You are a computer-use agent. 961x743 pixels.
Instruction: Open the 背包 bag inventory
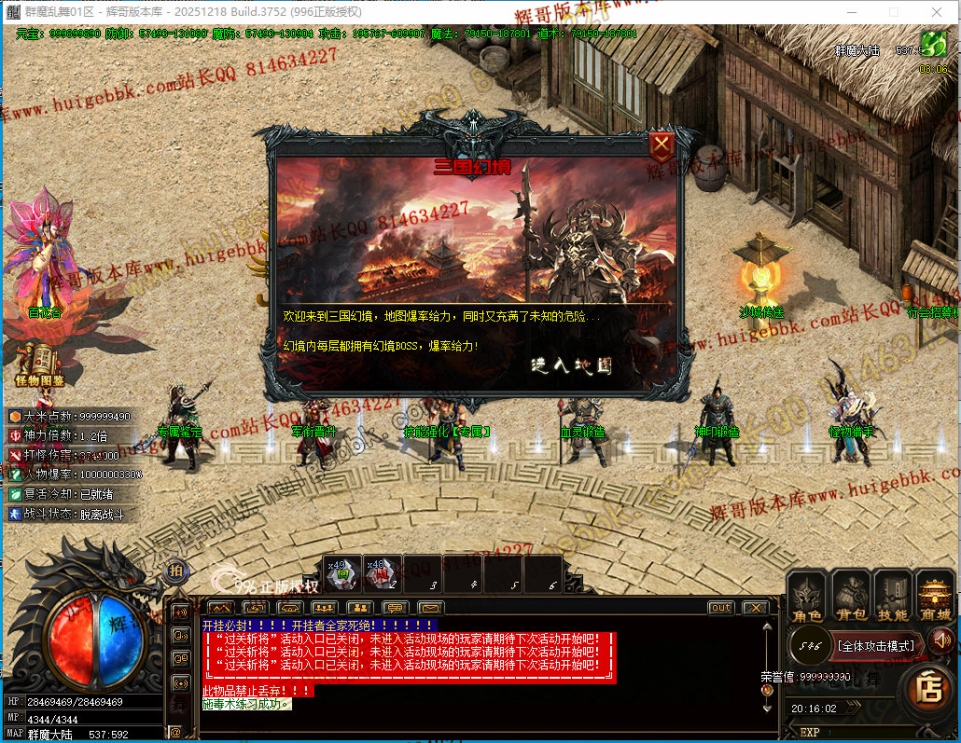click(851, 597)
